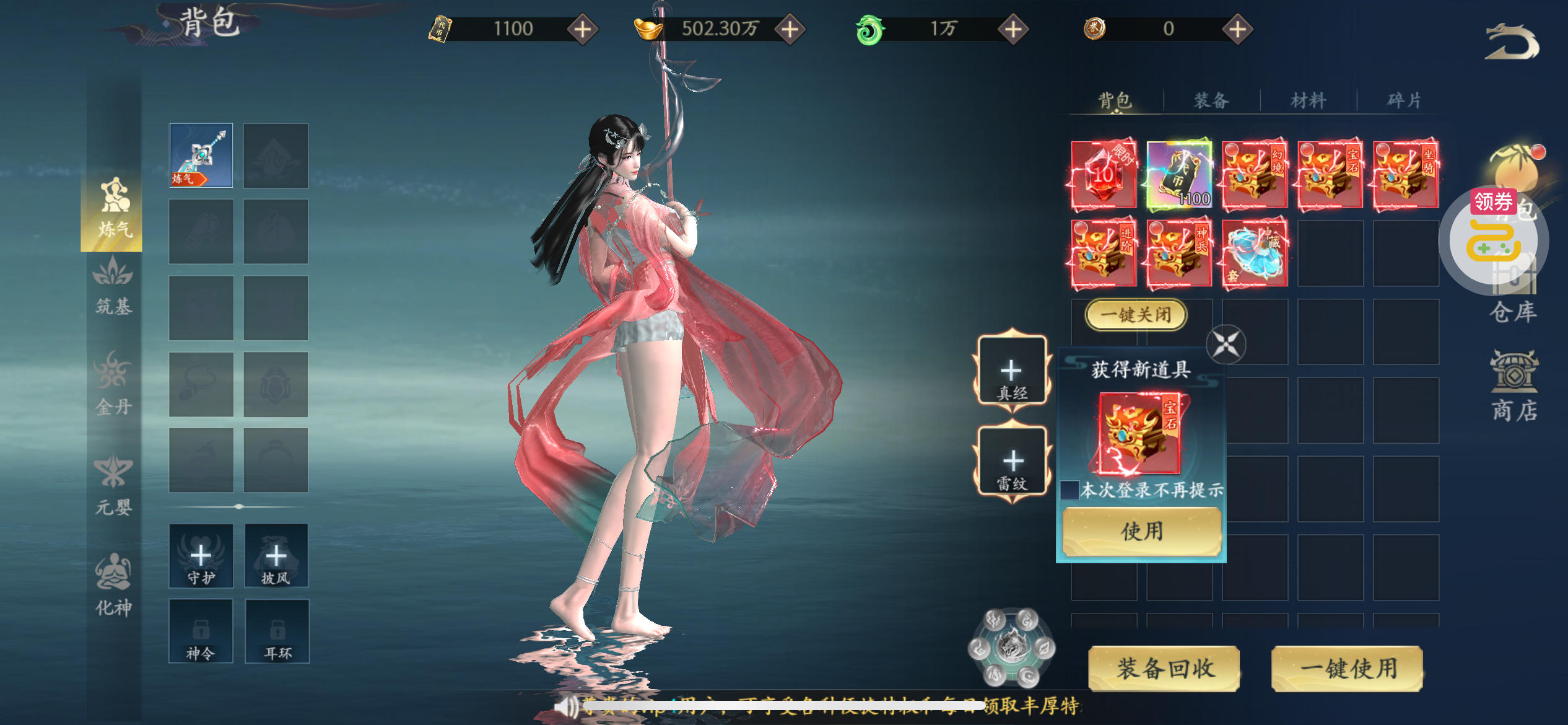Close the new item popup with X
This screenshot has width=1568, height=725.
point(1226,344)
